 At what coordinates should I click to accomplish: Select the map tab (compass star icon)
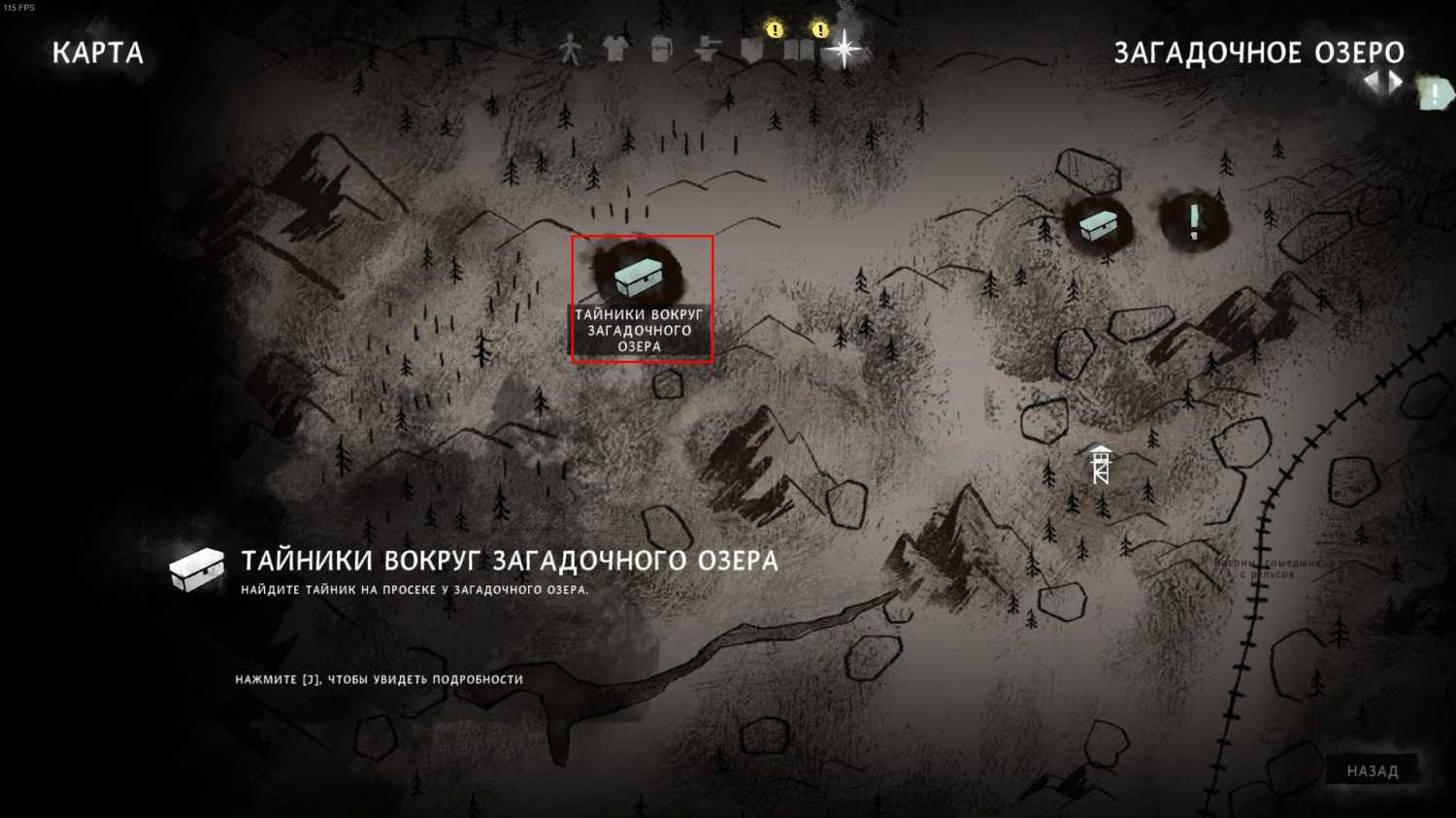(x=844, y=49)
